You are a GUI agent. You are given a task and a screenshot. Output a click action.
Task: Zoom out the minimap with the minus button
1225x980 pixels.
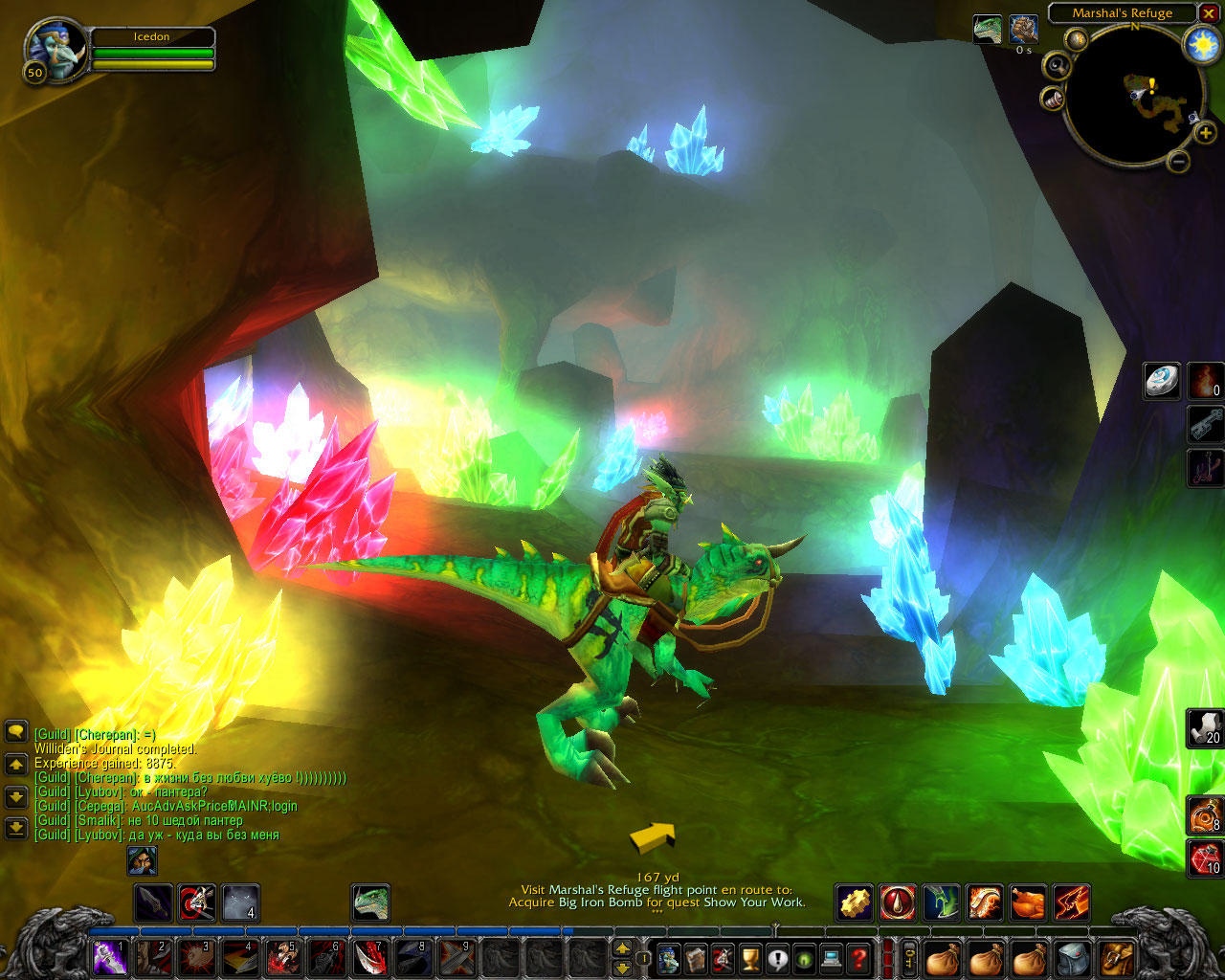[1179, 162]
